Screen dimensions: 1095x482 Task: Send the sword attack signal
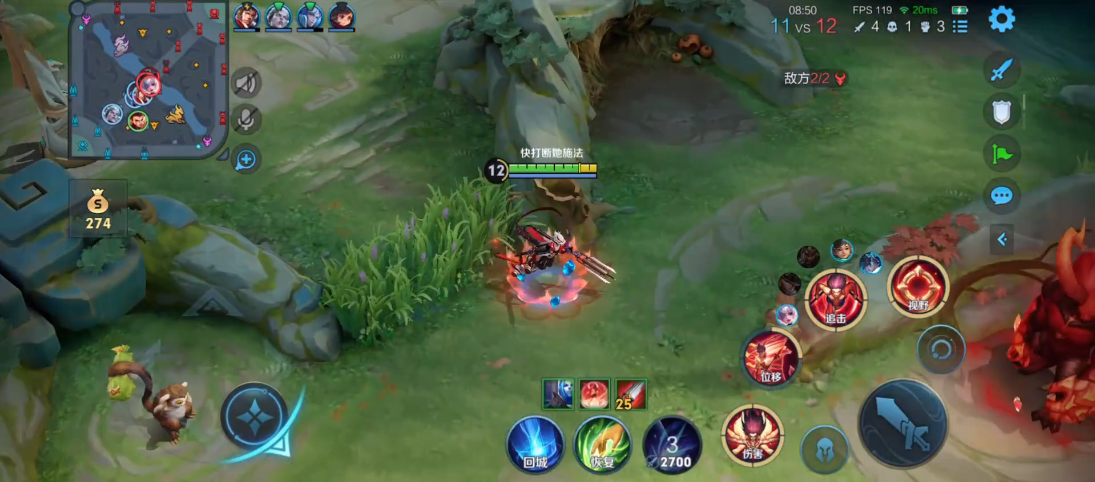(1001, 70)
